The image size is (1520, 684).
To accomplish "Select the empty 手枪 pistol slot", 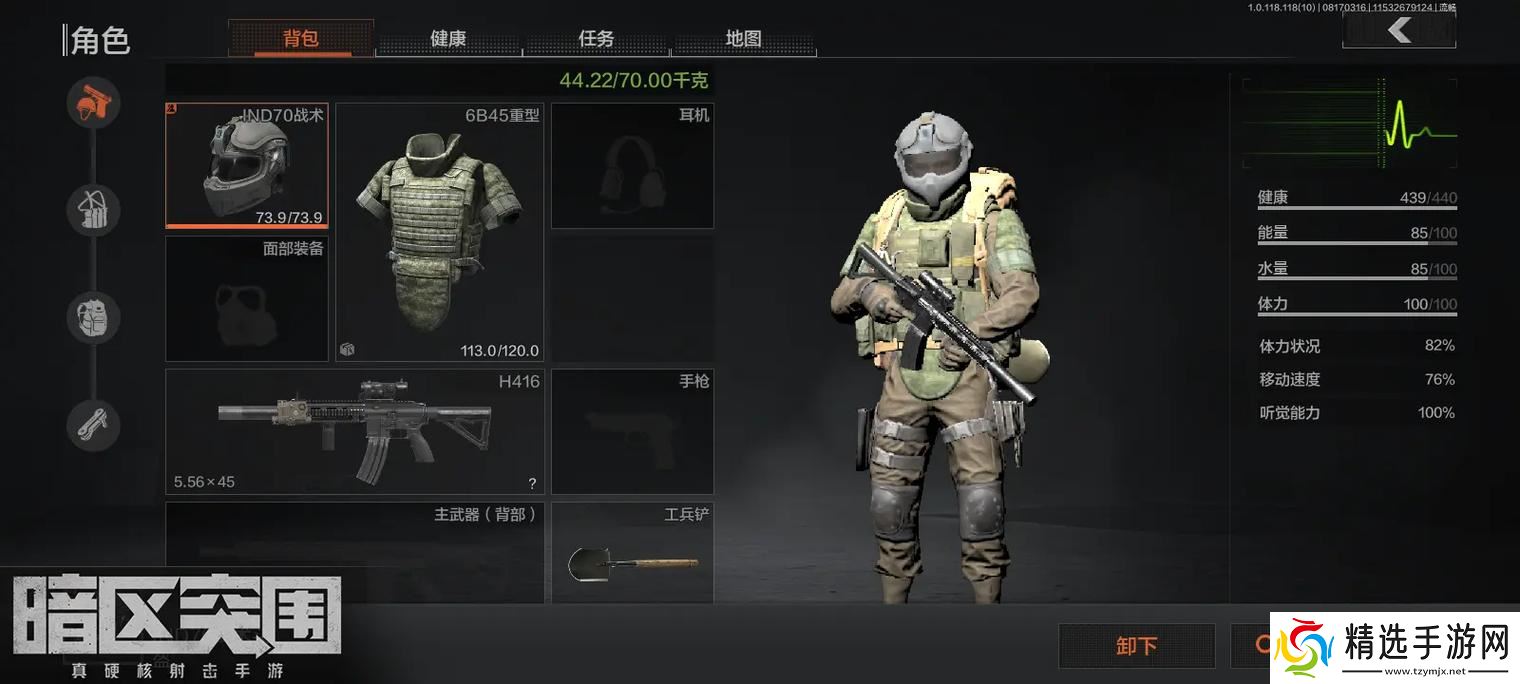I will [632, 431].
